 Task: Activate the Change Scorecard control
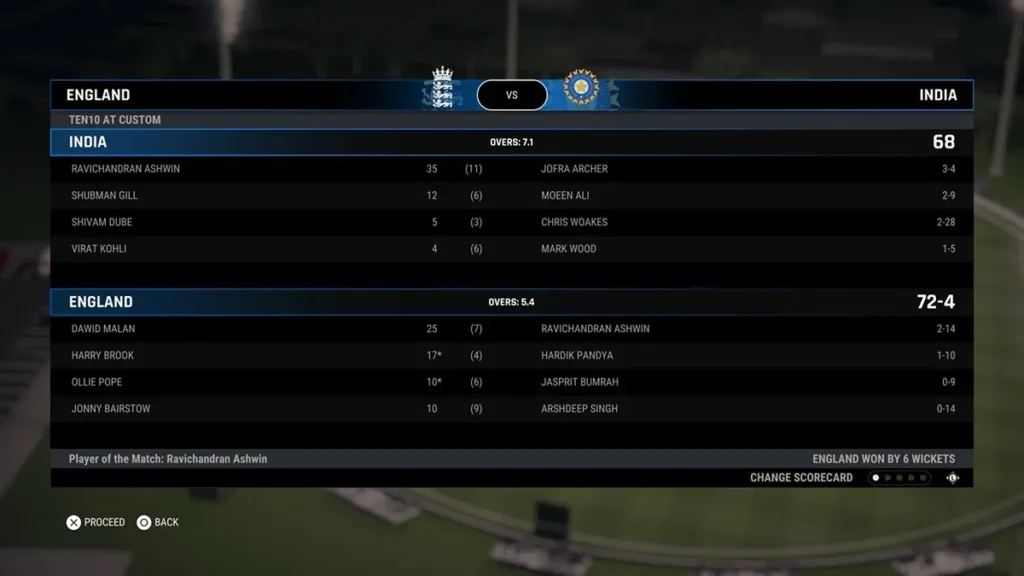(801, 478)
